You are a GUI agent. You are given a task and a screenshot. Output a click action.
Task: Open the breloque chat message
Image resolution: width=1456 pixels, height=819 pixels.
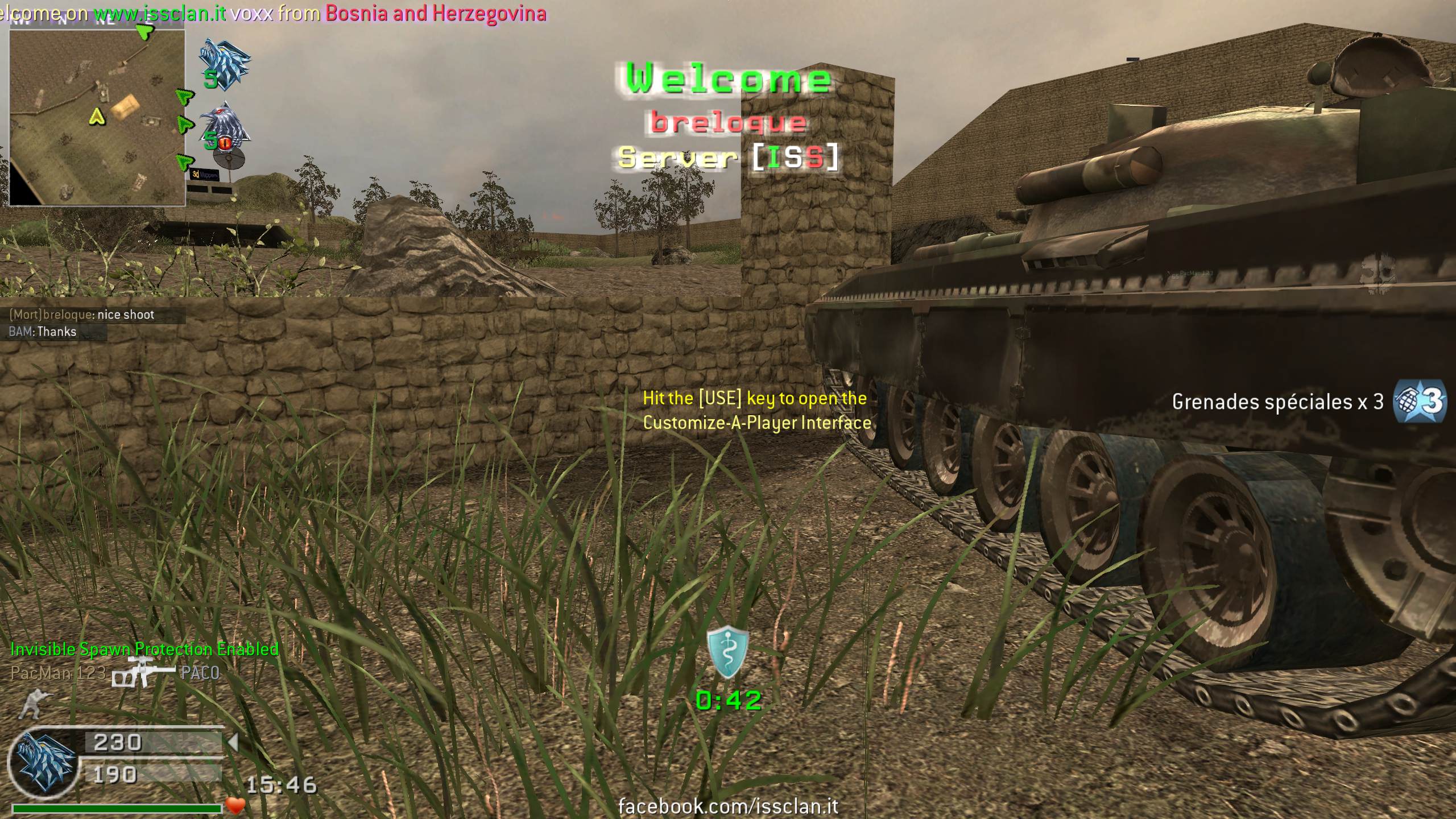pyautogui.click(x=82, y=315)
